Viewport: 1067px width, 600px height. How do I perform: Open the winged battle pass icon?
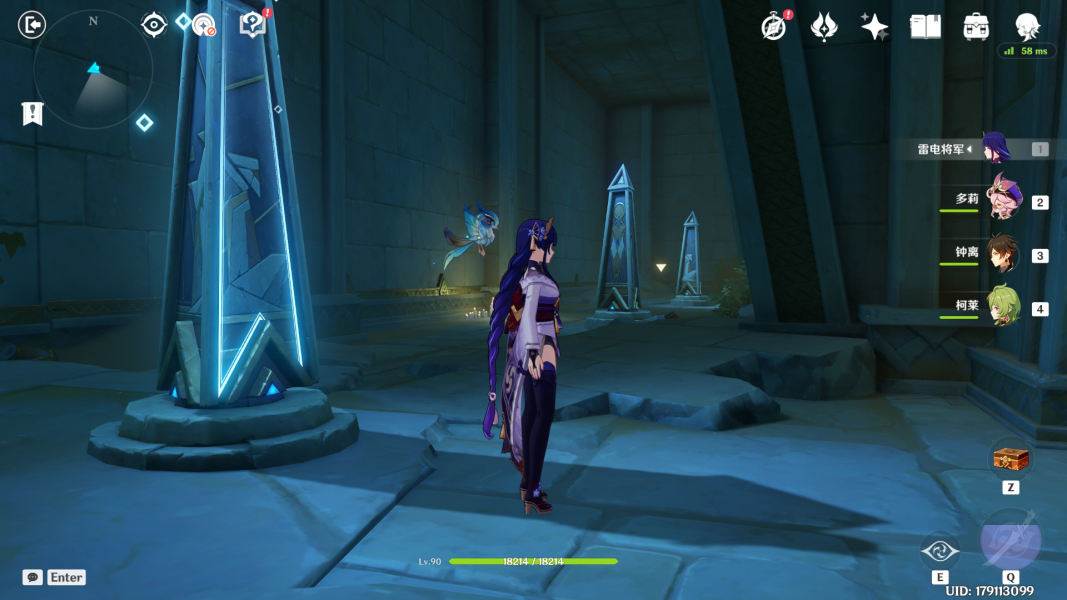coord(824,27)
